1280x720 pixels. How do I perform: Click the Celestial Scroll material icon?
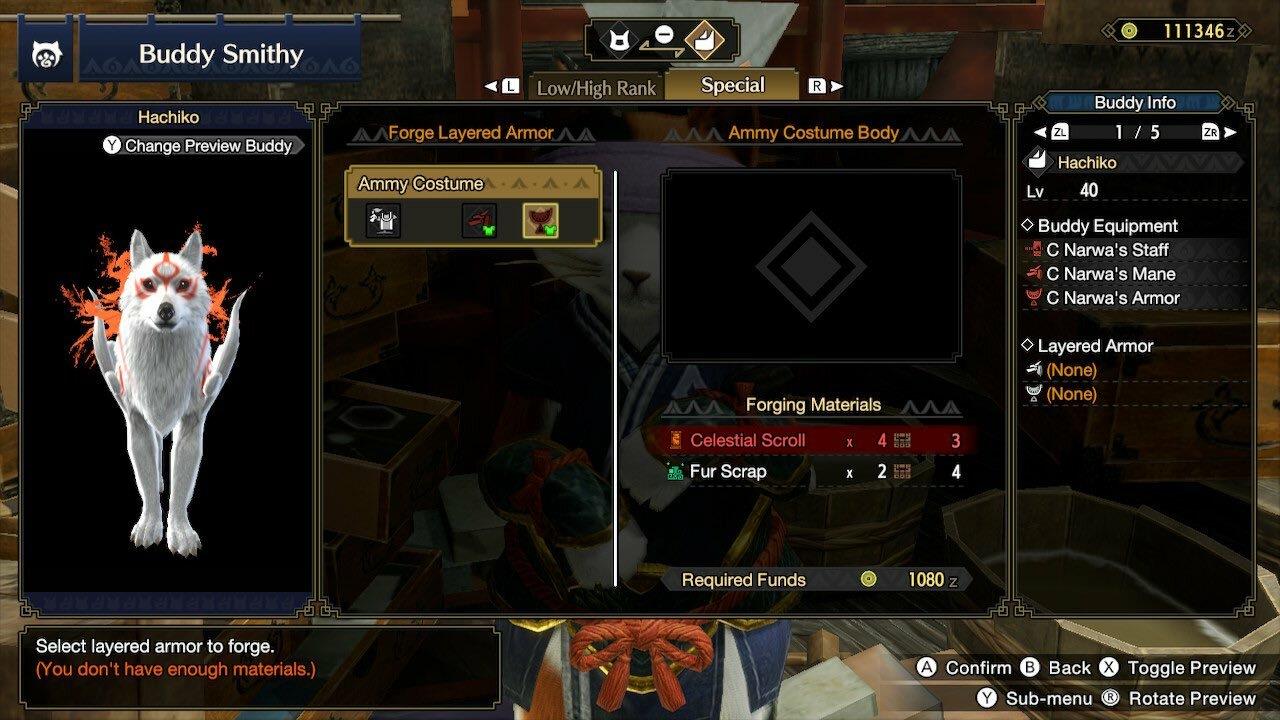(x=677, y=440)
